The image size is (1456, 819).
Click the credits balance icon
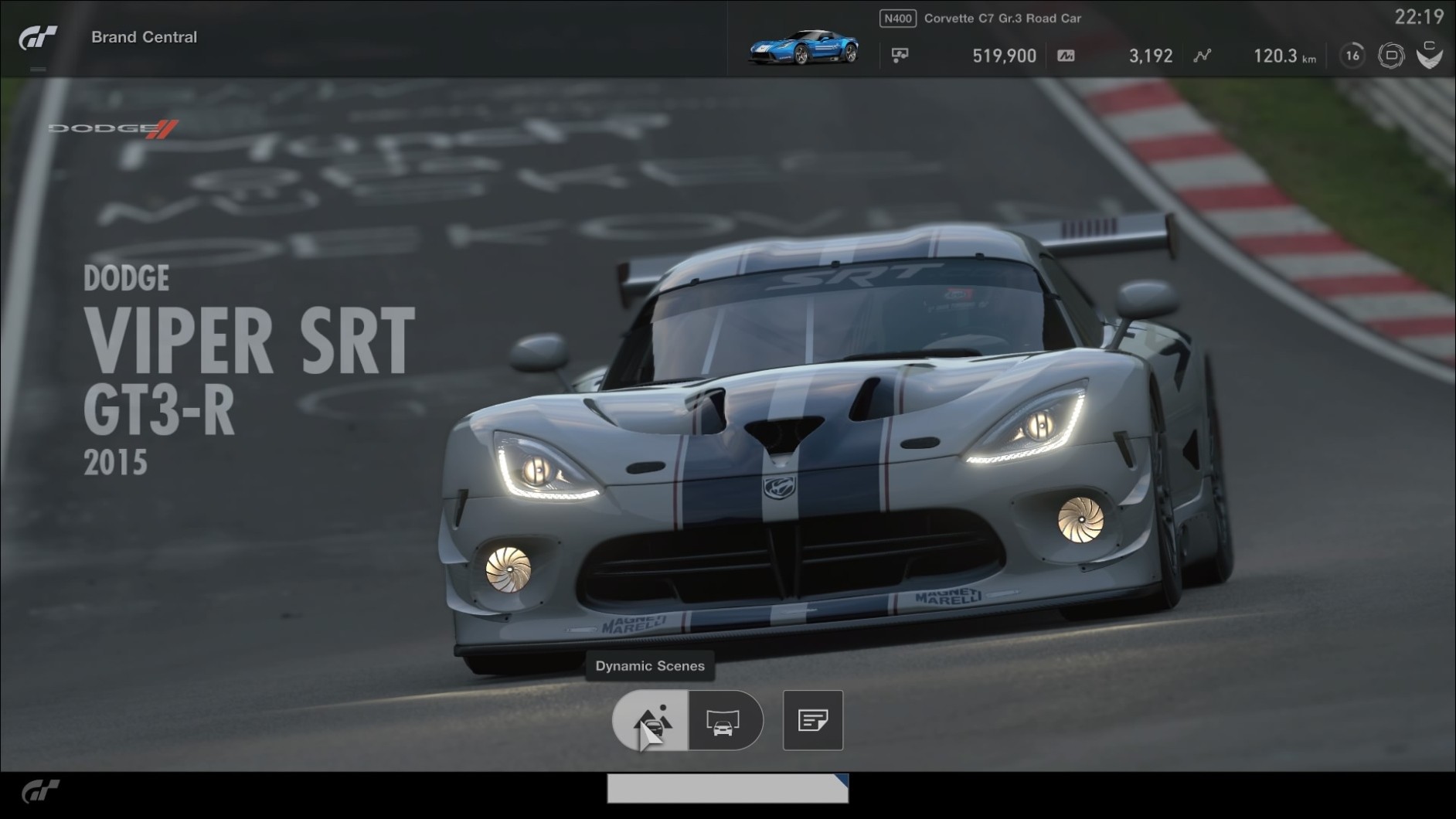coord(900,56)
